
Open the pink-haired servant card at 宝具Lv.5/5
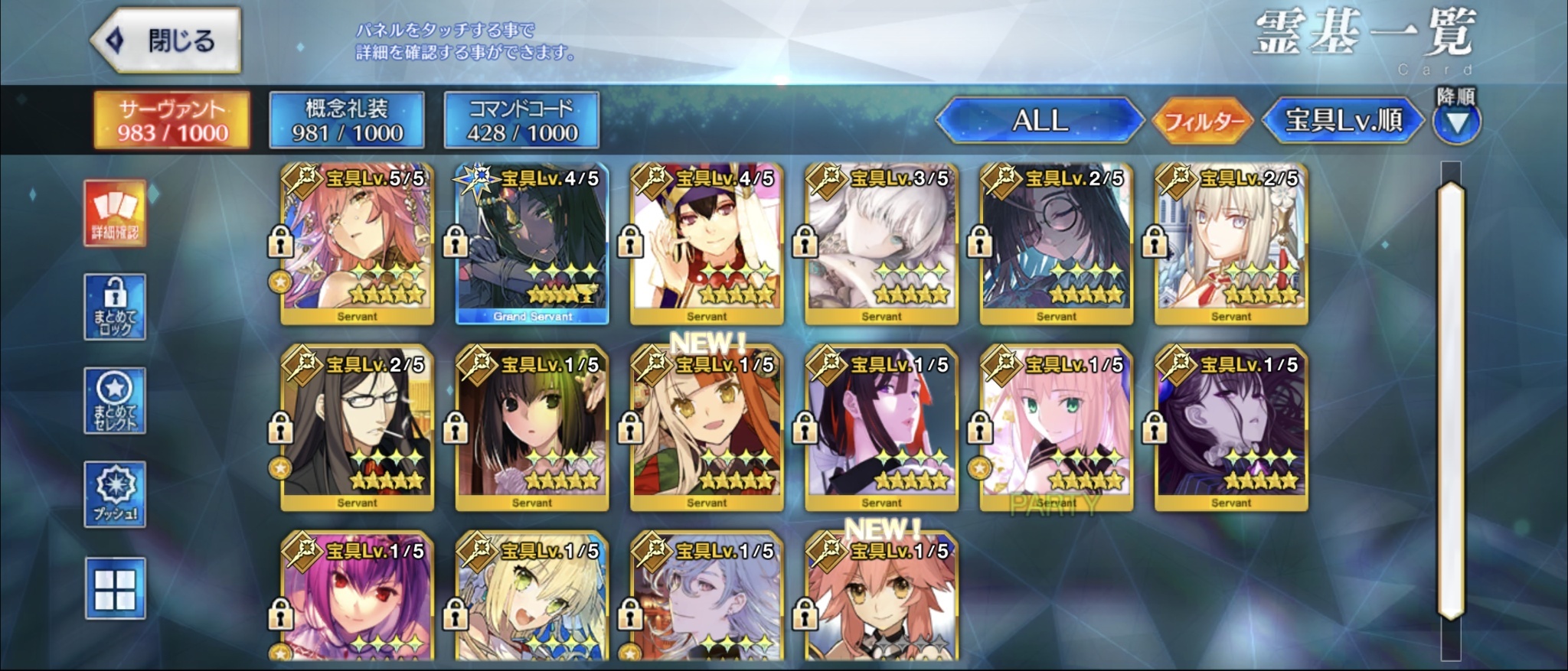pyautogui.click(x=357, y=245)
